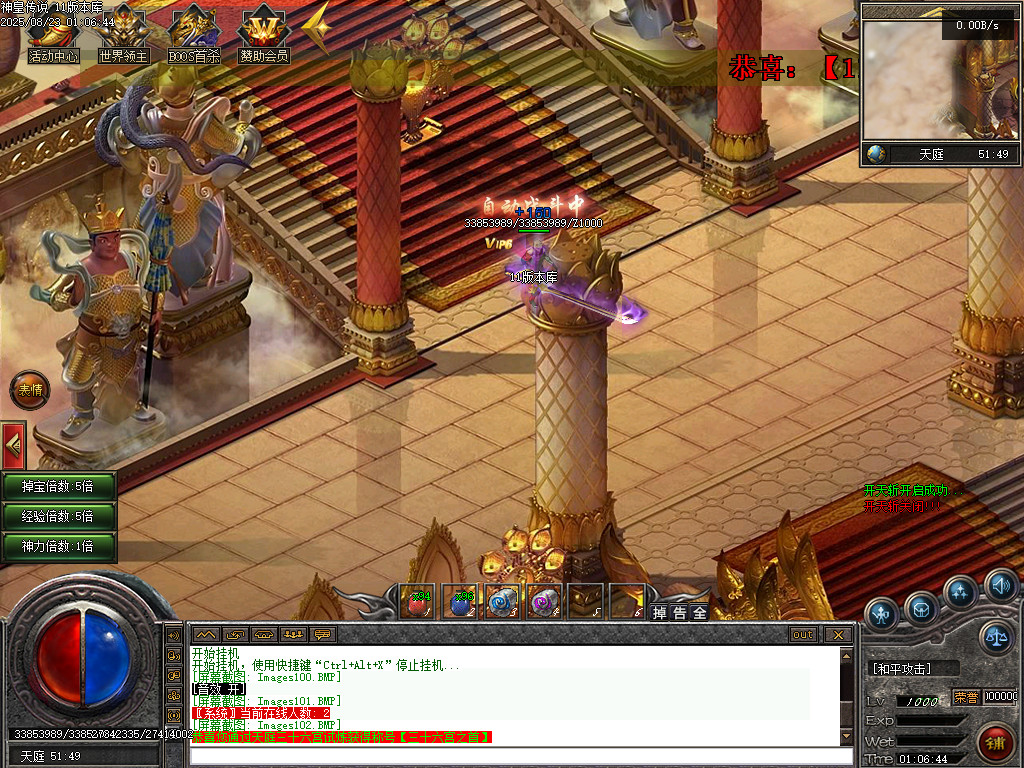Open the 表情 emote button
Screen dimensions: 1024x768
tap(30, 390)
